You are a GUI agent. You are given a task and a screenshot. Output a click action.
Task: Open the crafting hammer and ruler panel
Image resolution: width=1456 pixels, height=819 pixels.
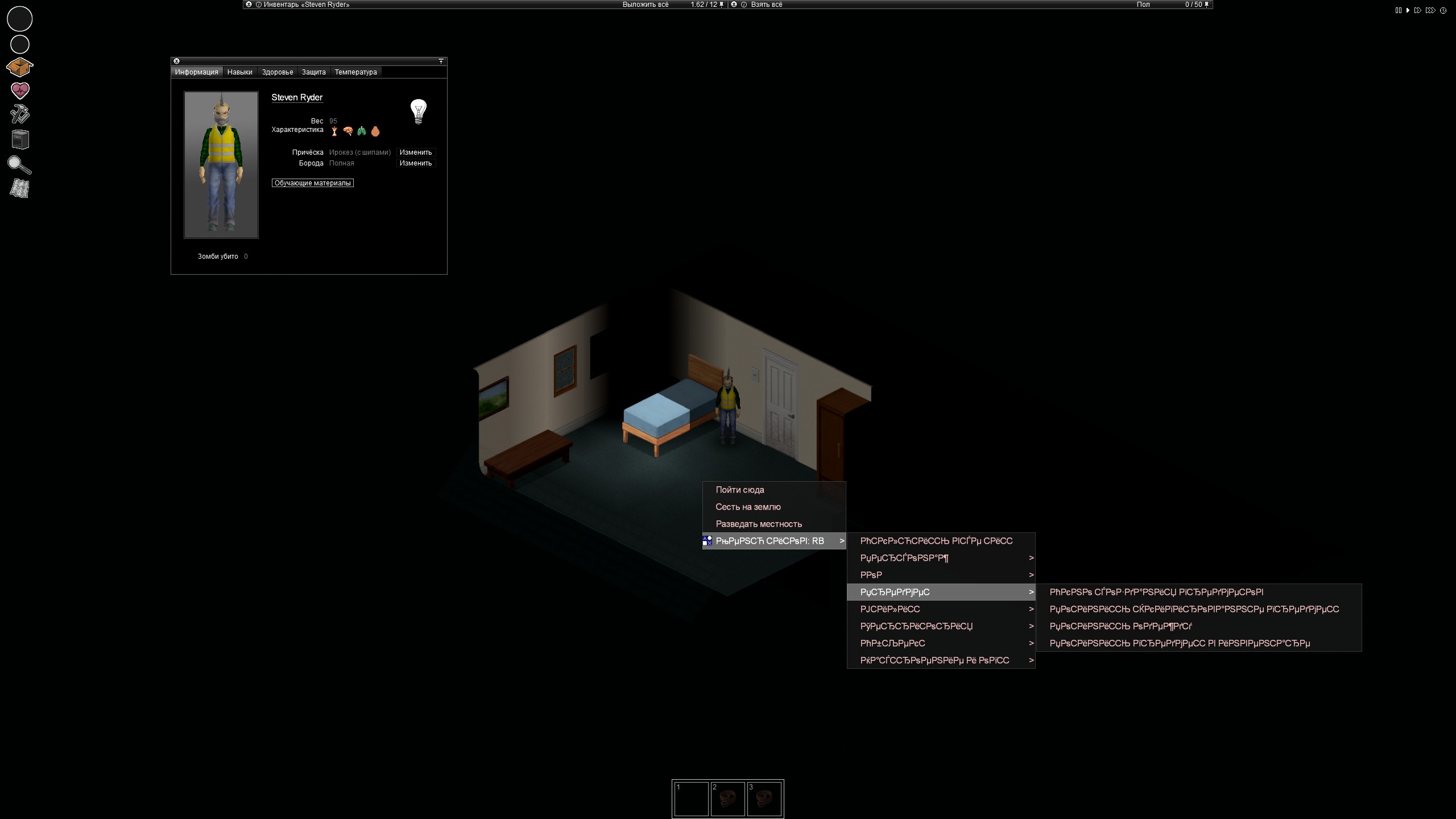tap(19, 115)
